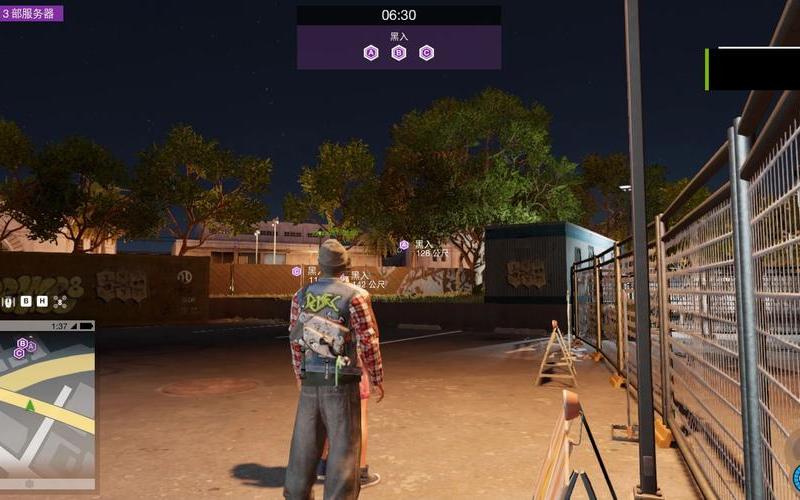Click the drone network icon above minimap
This screenshot has width=800, height=500.
tap(59, 301)
